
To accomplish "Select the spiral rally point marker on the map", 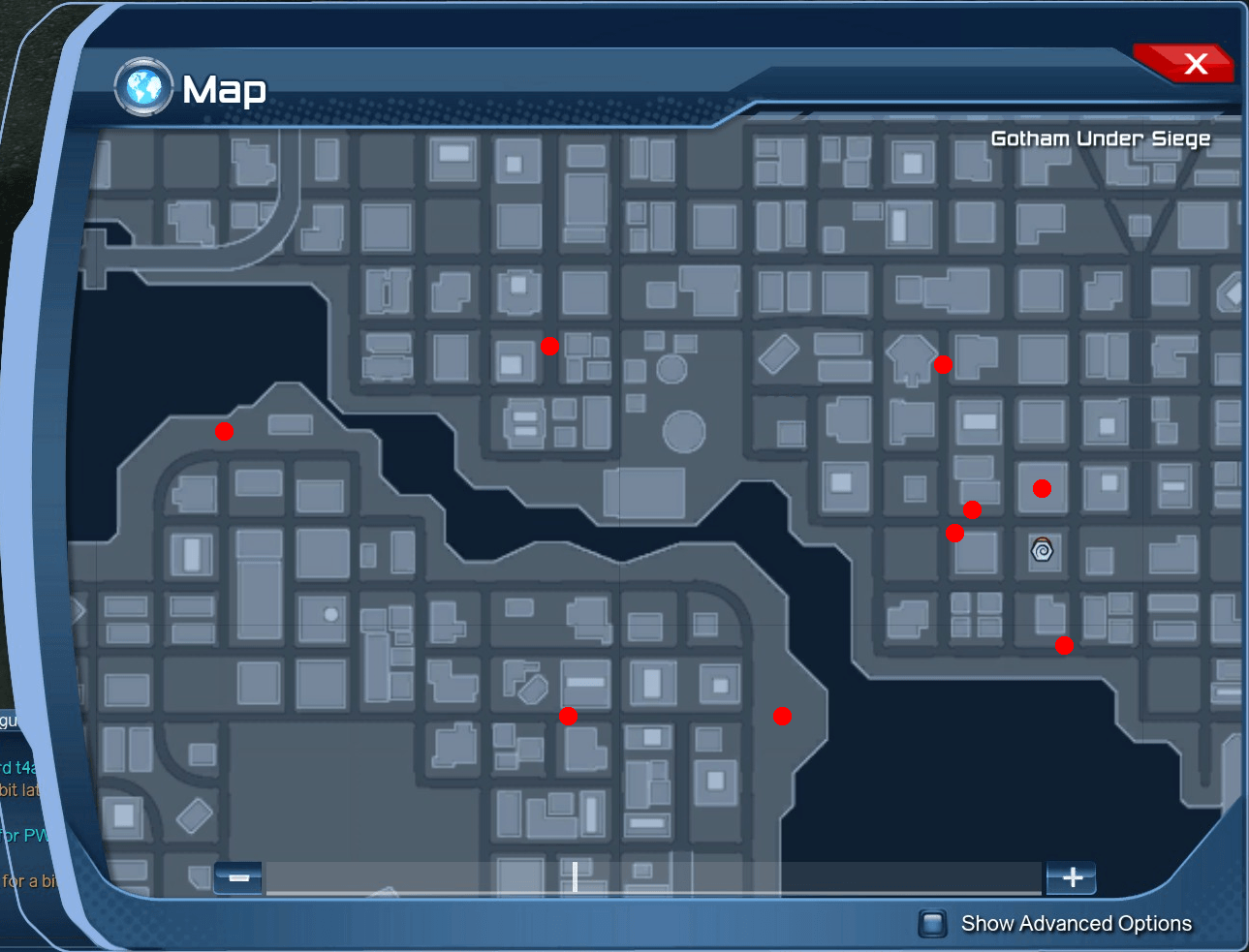I will pyautogui.click(x=1041, y=553).
